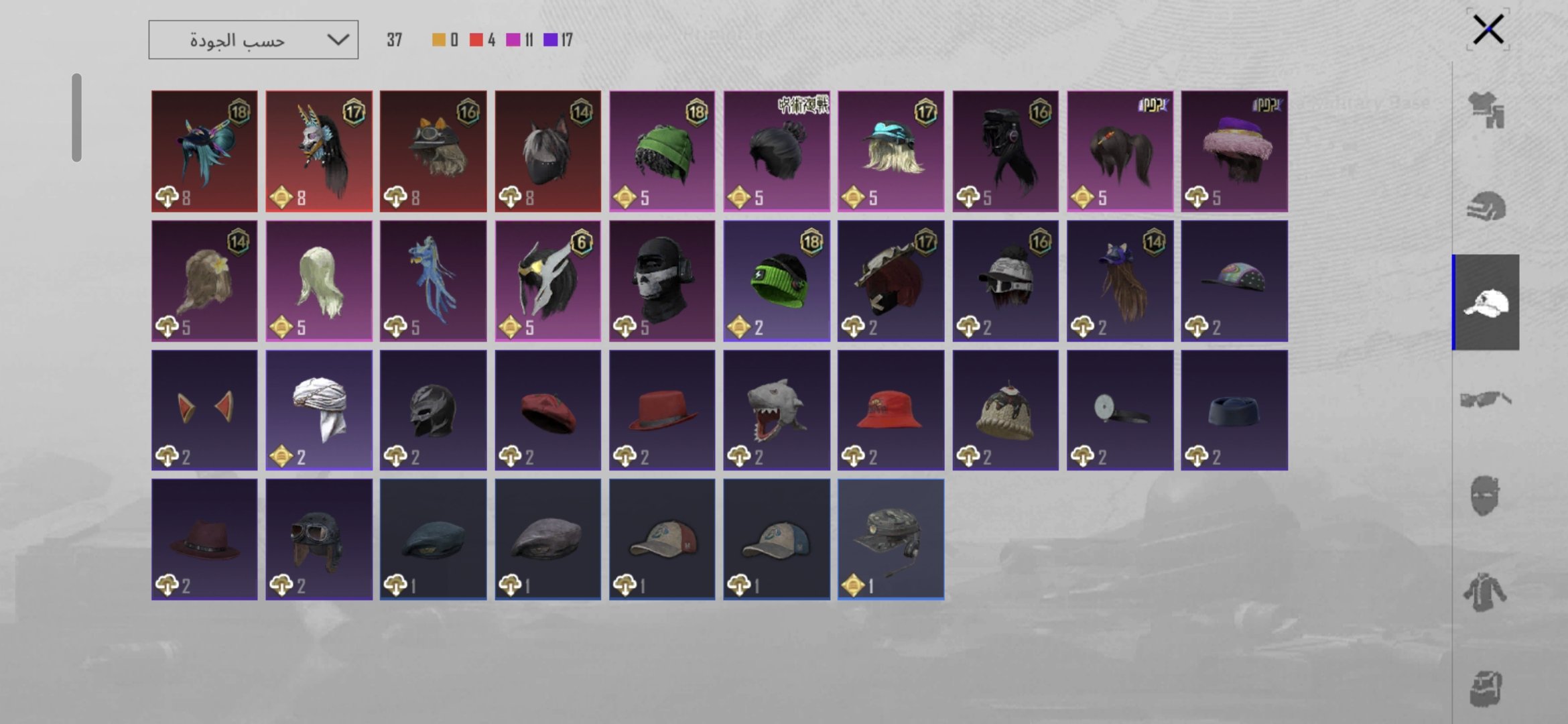The width and height of the screenshot is (1568, 724).
Task: Select the aviator cap with goggles
Action: pos(319,540)
